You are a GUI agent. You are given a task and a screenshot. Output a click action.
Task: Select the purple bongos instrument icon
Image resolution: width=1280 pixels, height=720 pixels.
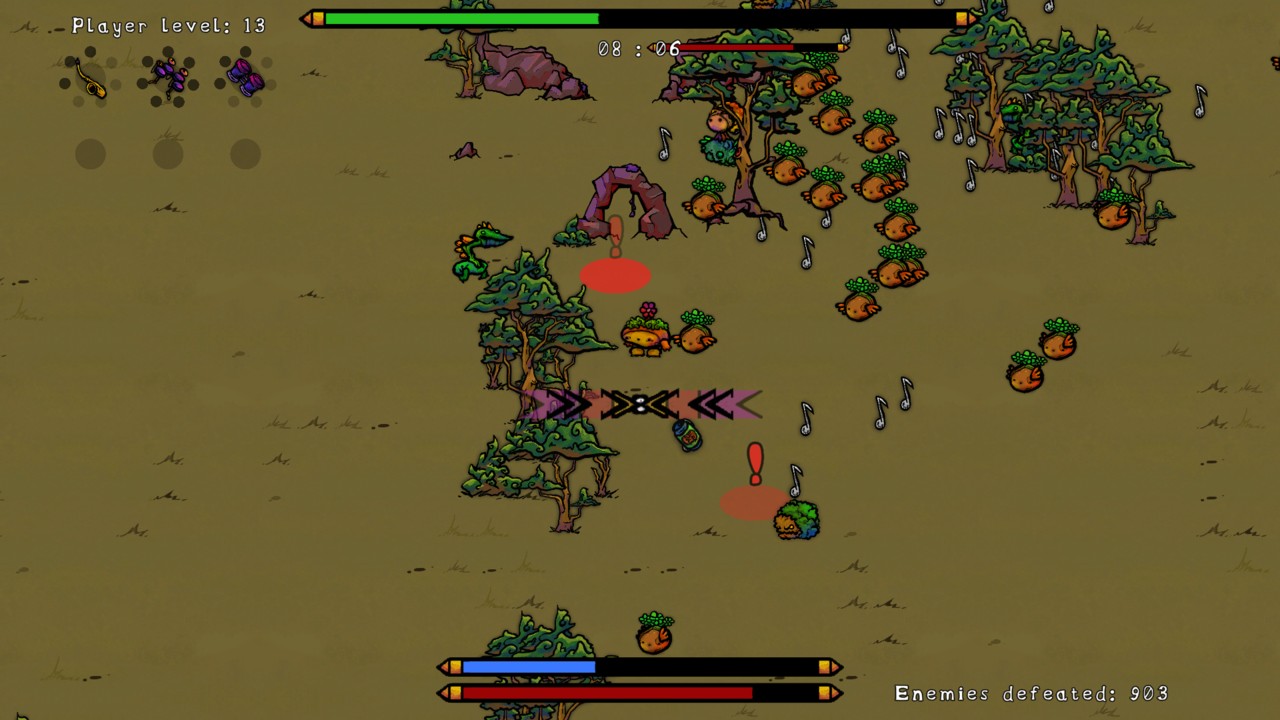coord(245,77)
